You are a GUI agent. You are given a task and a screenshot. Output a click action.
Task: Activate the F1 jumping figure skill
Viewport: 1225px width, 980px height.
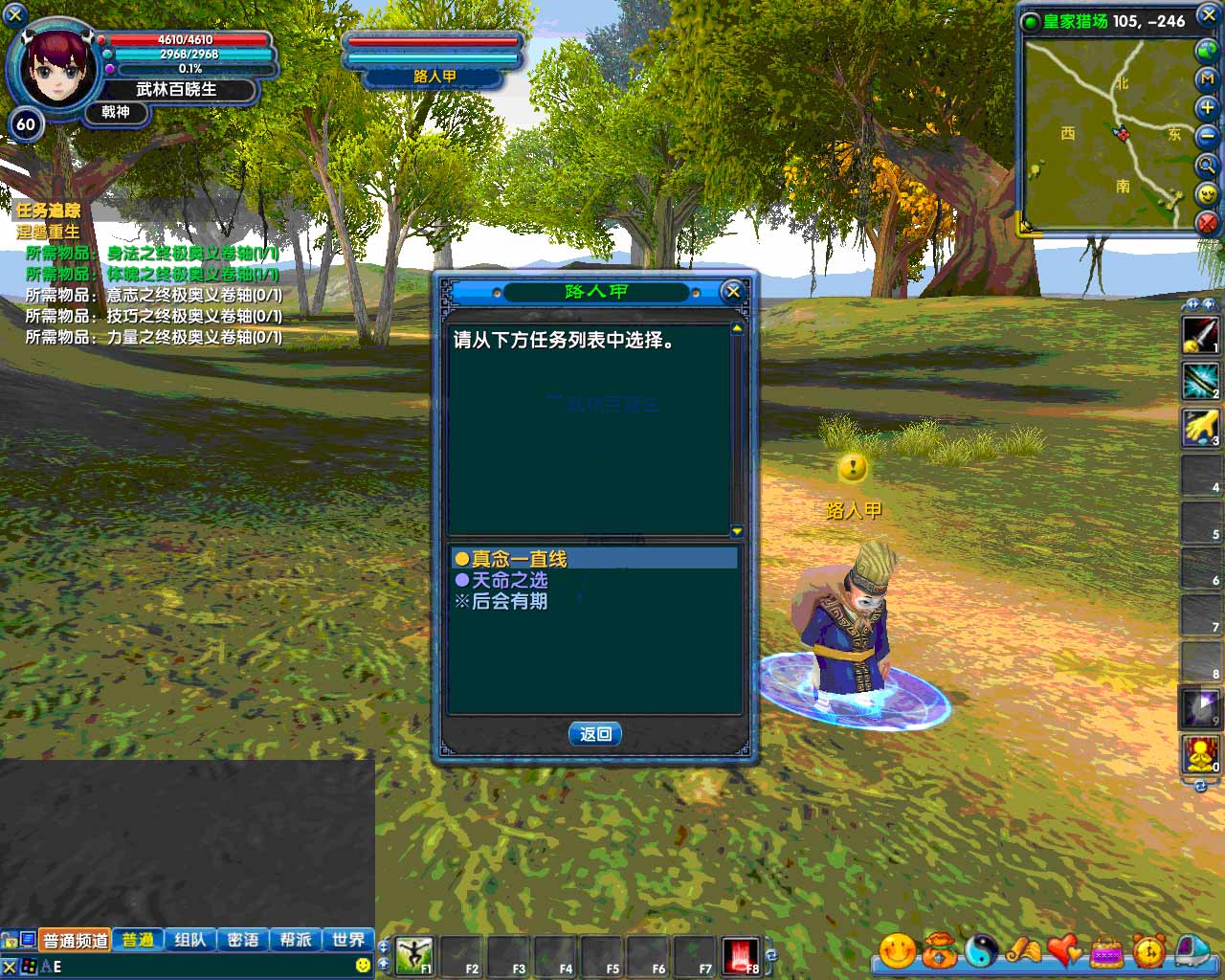point(414,955)
